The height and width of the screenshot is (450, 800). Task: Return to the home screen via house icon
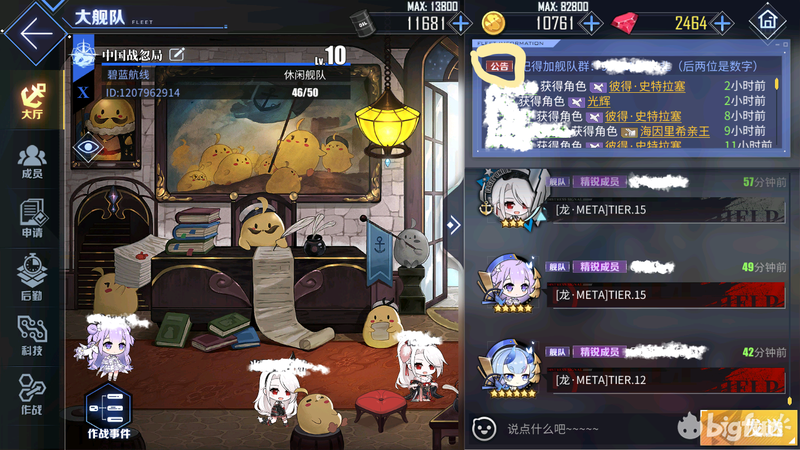(768, 20)
